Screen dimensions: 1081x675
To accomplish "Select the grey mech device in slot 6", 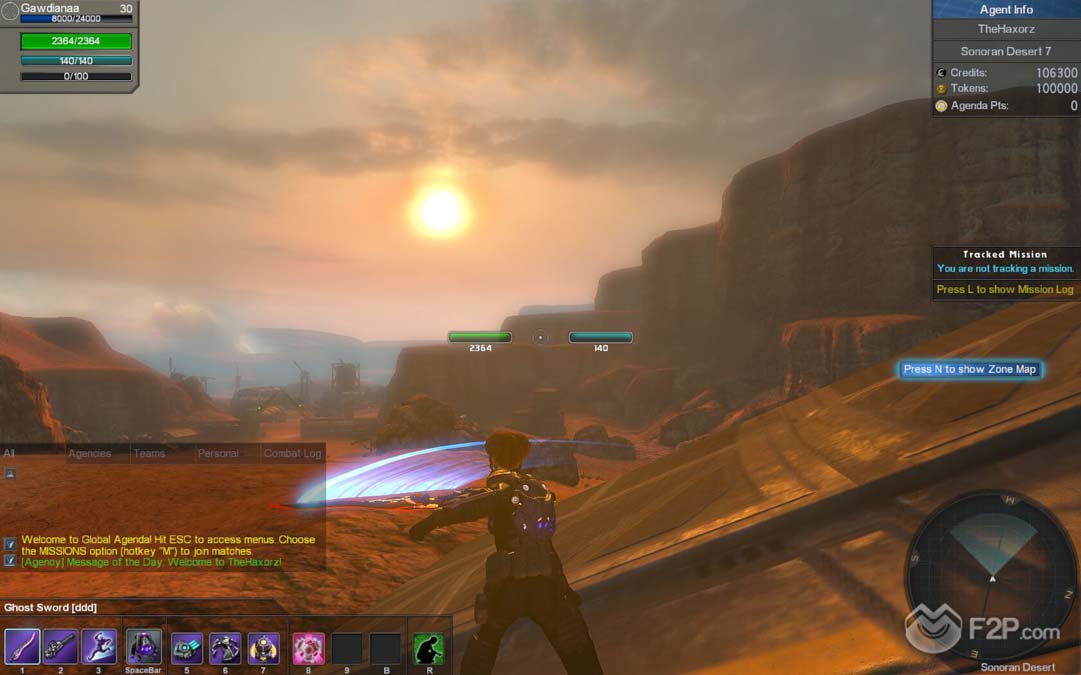I will tap(225, 648).
